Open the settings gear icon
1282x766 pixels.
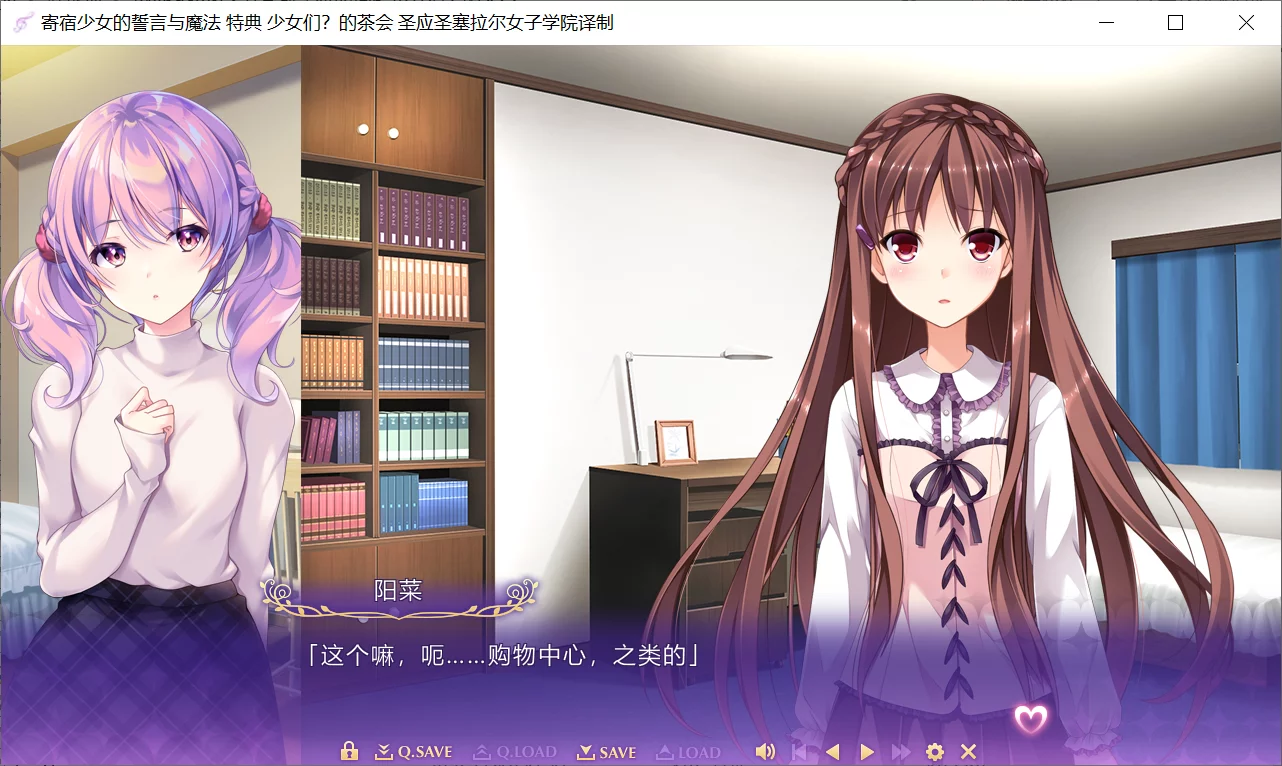(934, 751)
